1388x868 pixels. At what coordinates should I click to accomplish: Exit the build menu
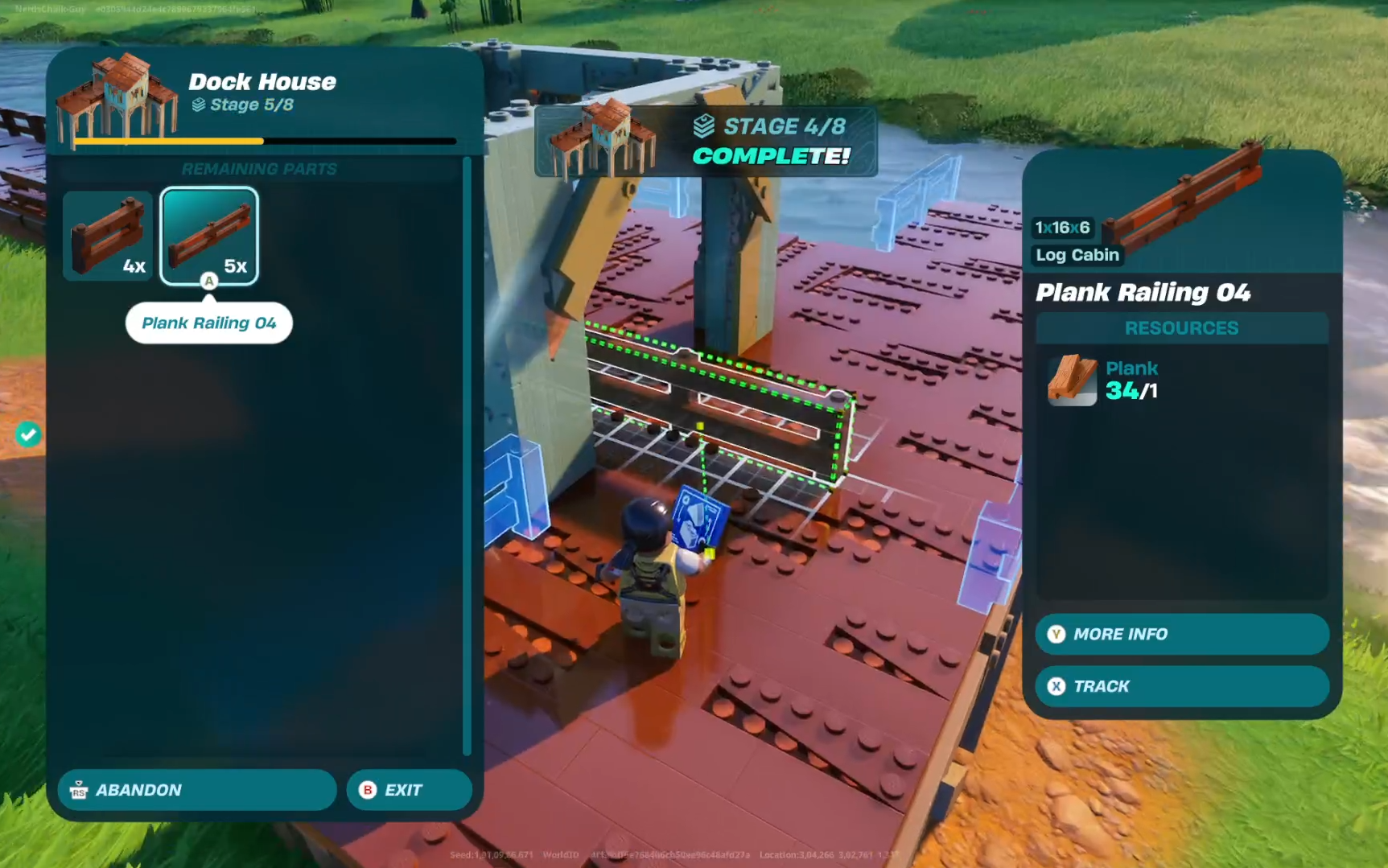coord(409,790)
